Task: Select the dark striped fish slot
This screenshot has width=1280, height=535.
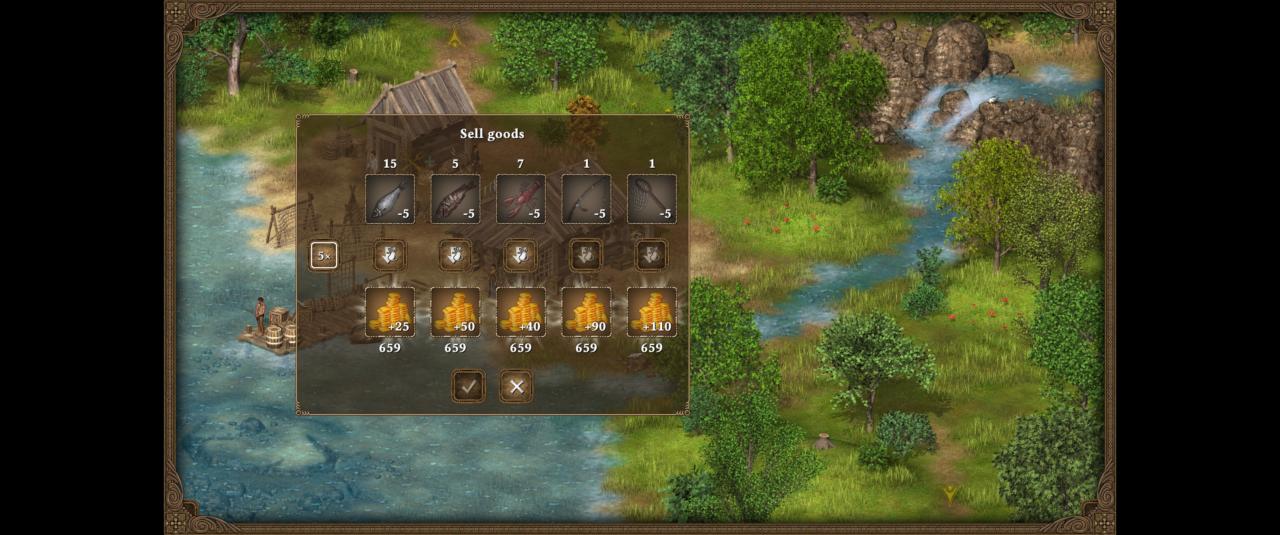Action: (x=455, y=199)
